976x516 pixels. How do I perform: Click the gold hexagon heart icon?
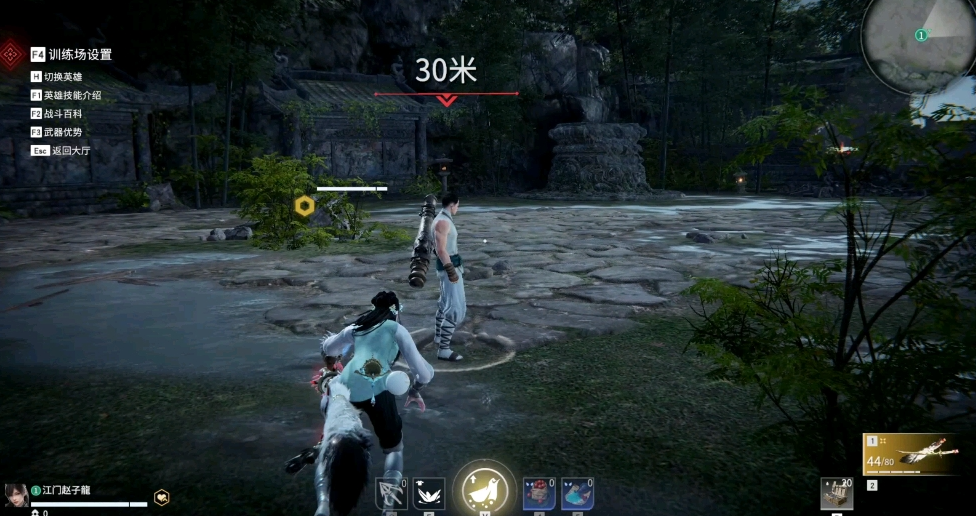pyautogui.click(x=161, y=497)
